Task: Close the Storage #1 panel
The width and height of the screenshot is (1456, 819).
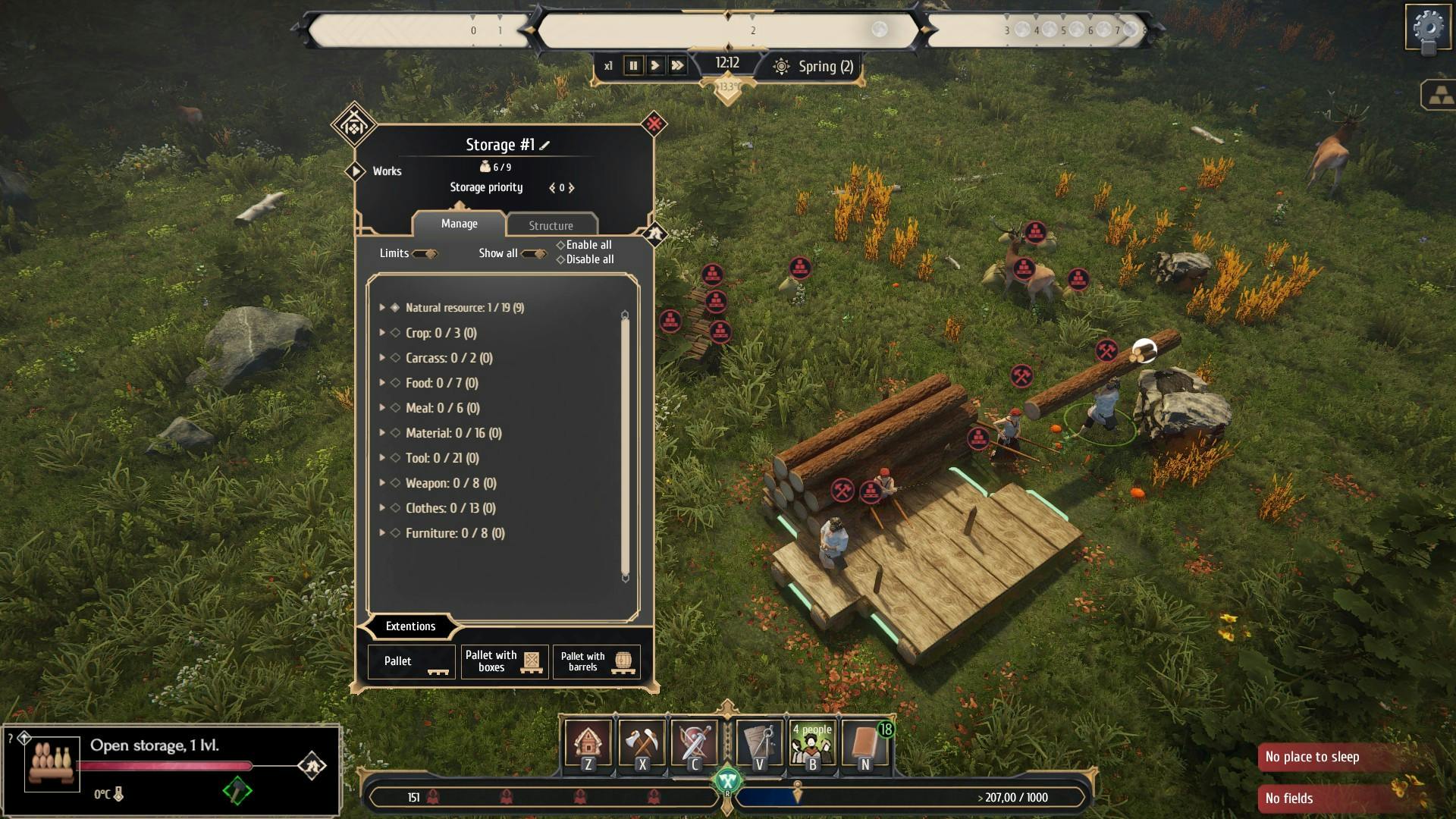Action: 654,123
